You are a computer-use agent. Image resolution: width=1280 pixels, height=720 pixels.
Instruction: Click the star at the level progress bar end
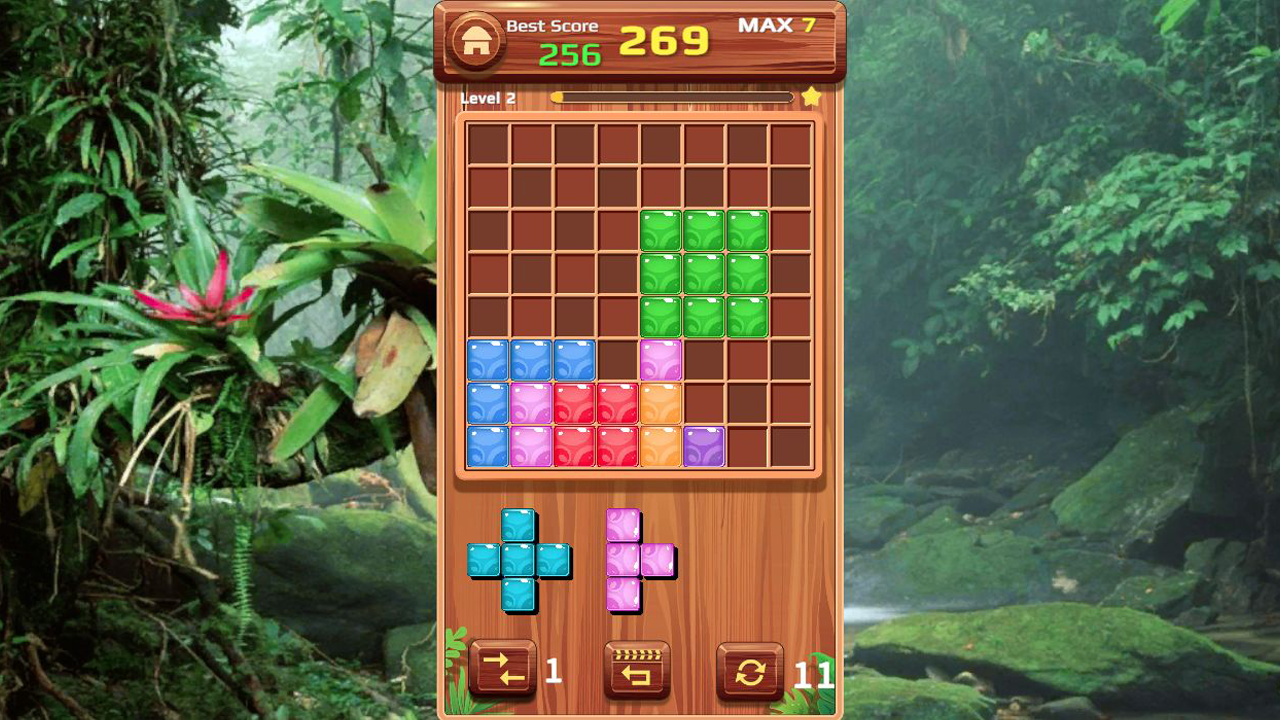[x=812, y=95]
